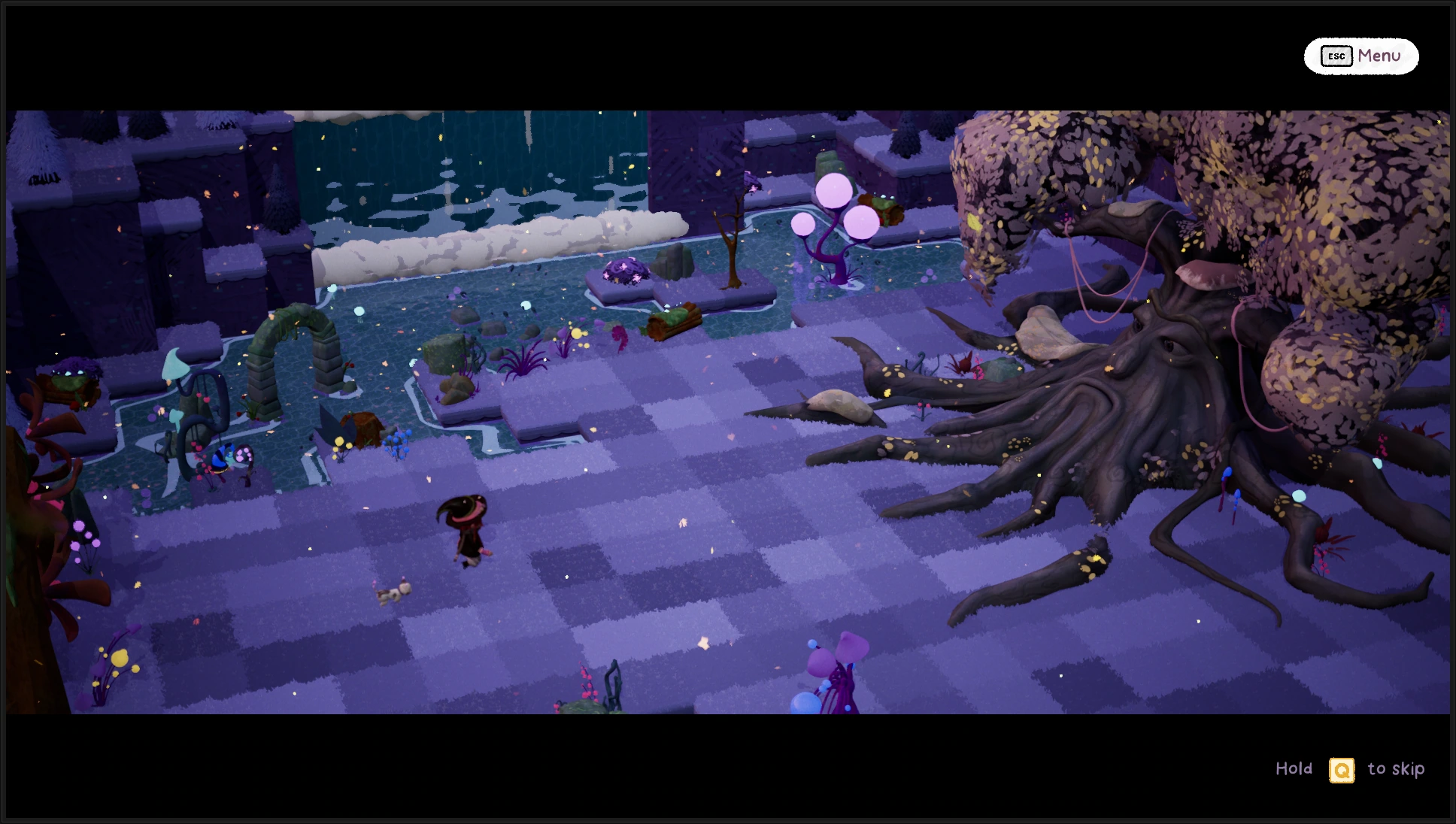Click the 'to skip' text label
The height and width of the screenshot is (824, 1456).
[x=1395, y=769]
